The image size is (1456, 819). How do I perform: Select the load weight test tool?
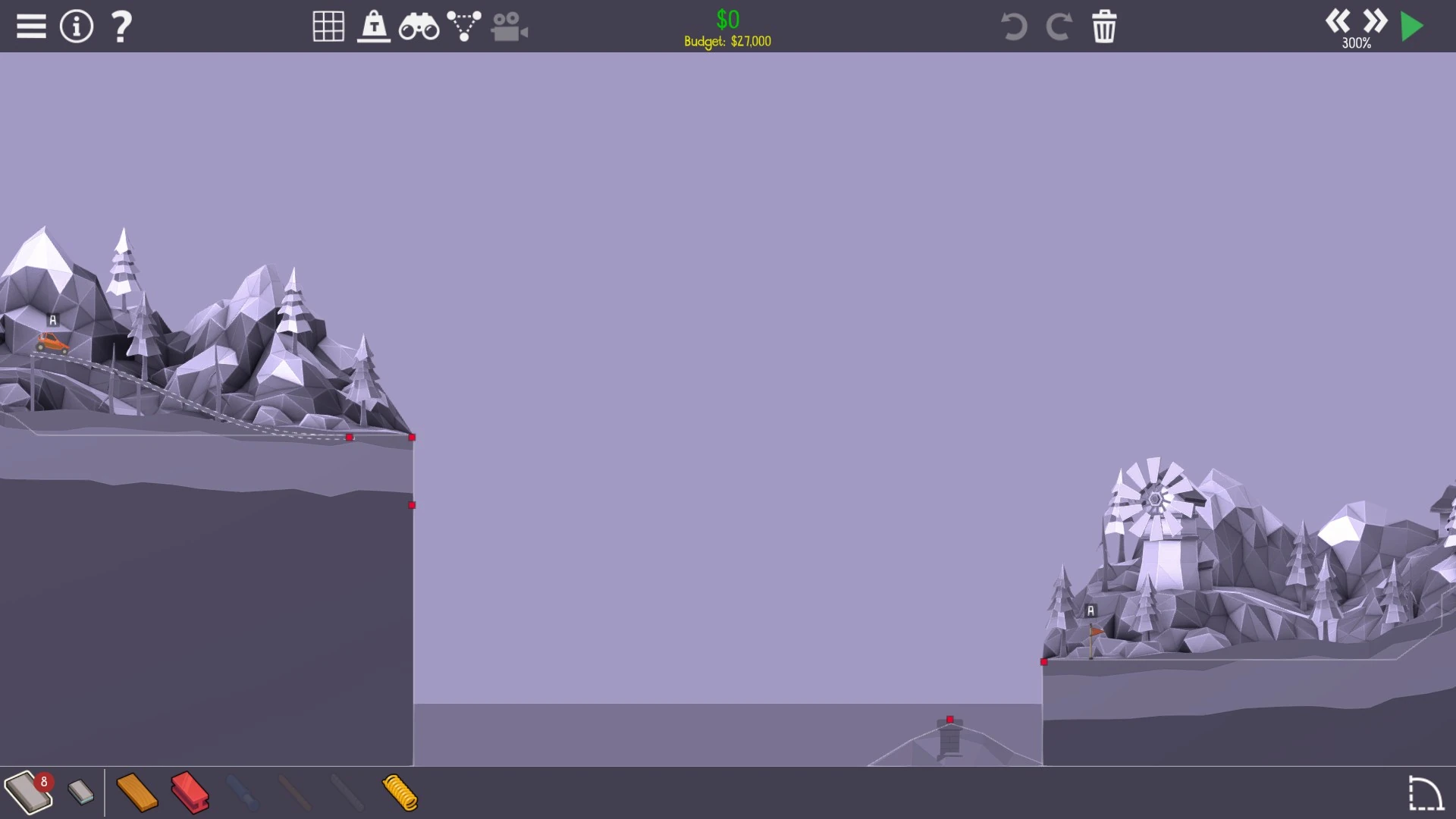click(373, 26)
